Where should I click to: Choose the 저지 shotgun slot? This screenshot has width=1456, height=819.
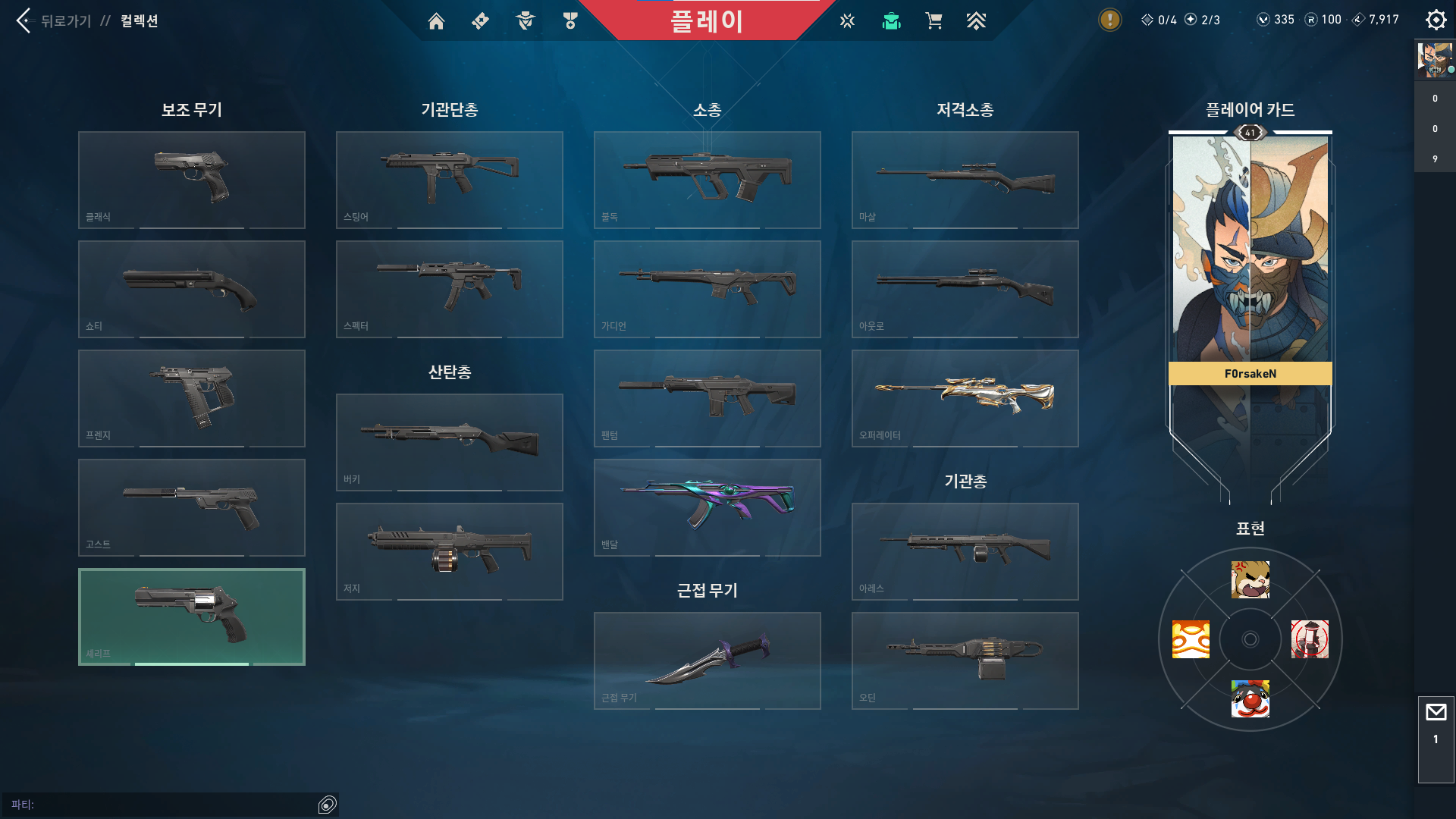tap(450, 551)
